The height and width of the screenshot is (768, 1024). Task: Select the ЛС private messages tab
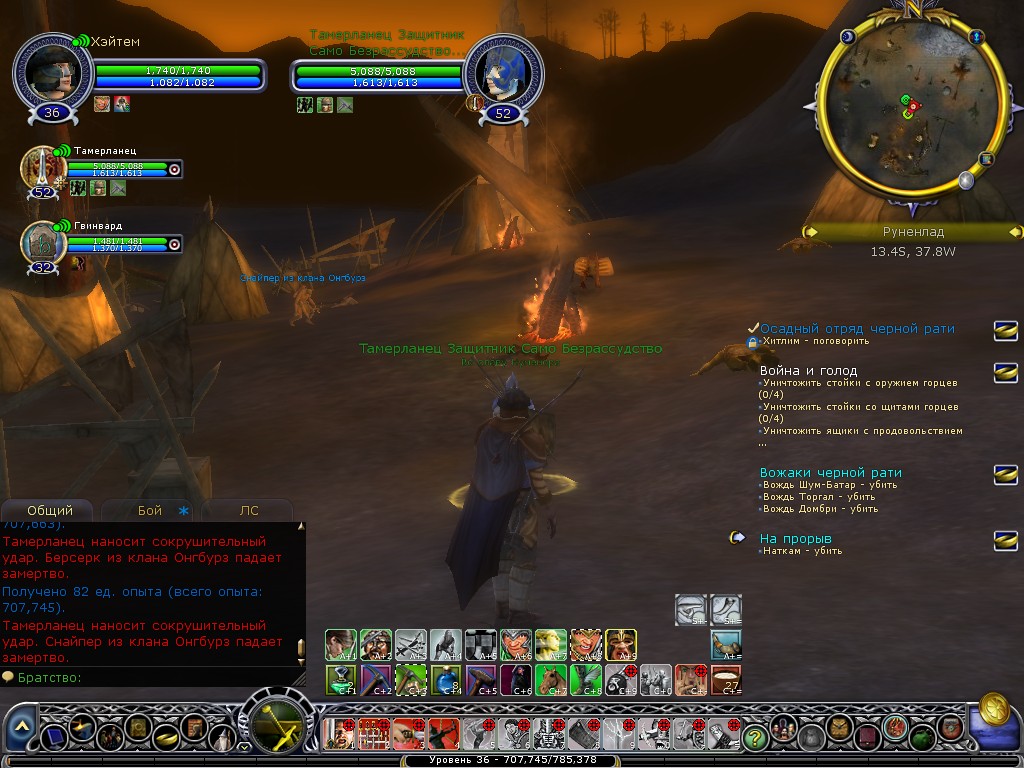pos(249,510)
